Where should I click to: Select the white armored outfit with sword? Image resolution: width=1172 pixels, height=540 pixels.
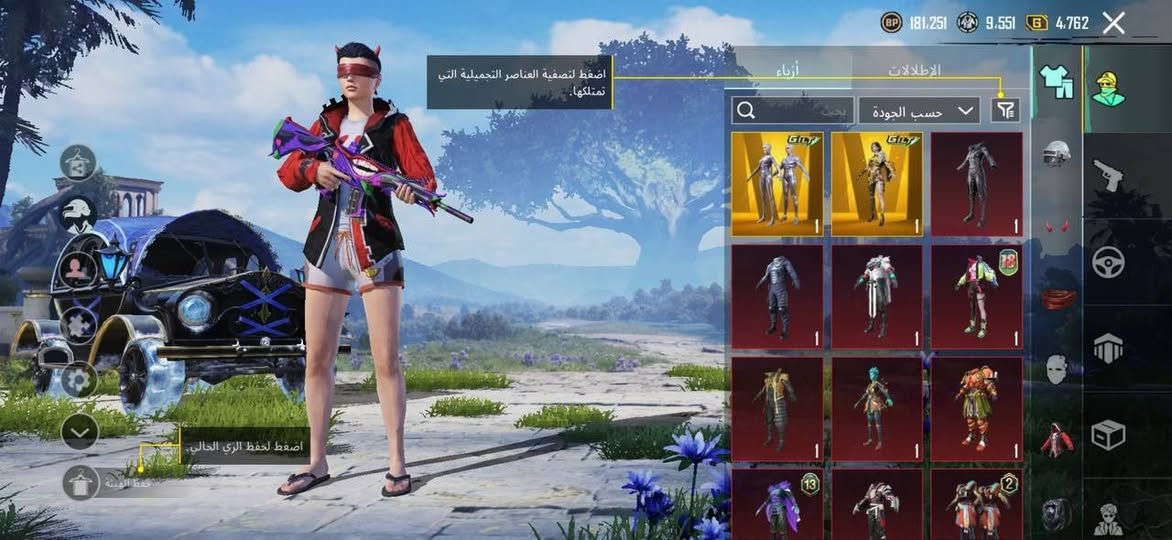click(877, 295)
